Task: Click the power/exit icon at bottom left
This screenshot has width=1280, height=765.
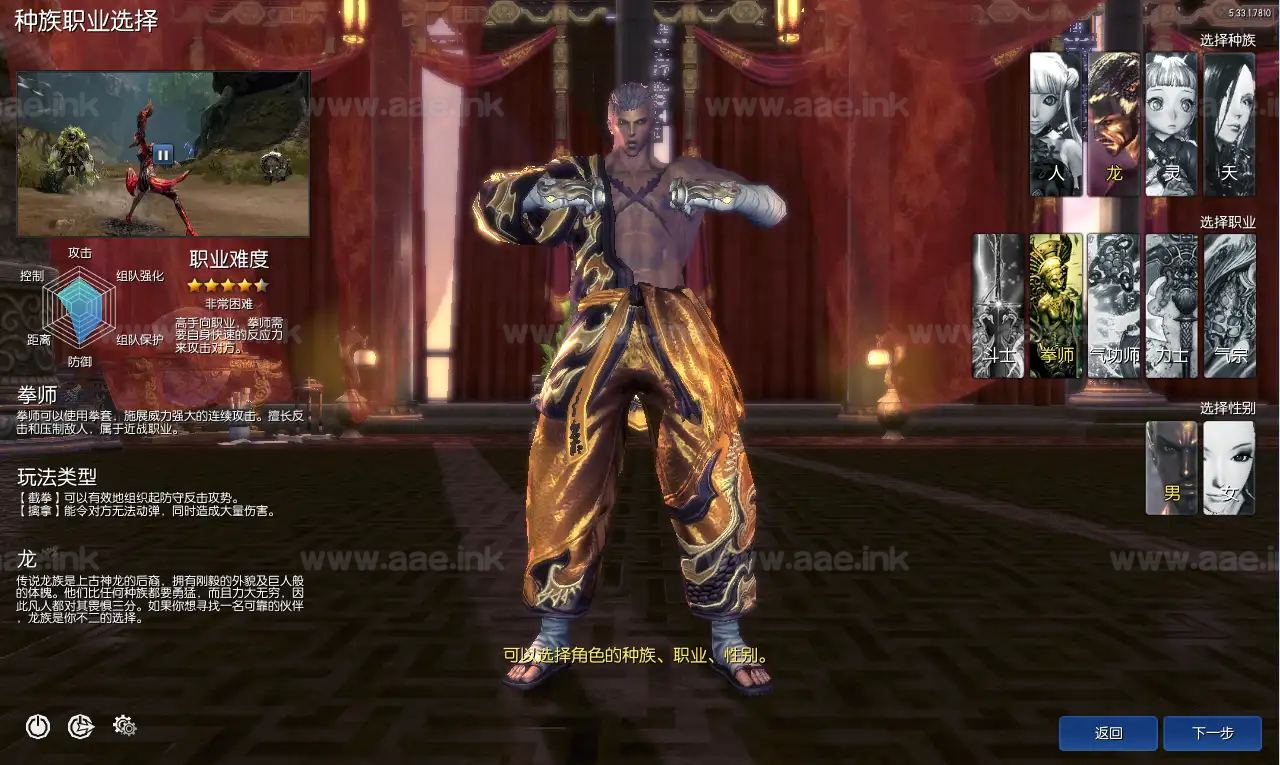Action: [x=37, y=727]
